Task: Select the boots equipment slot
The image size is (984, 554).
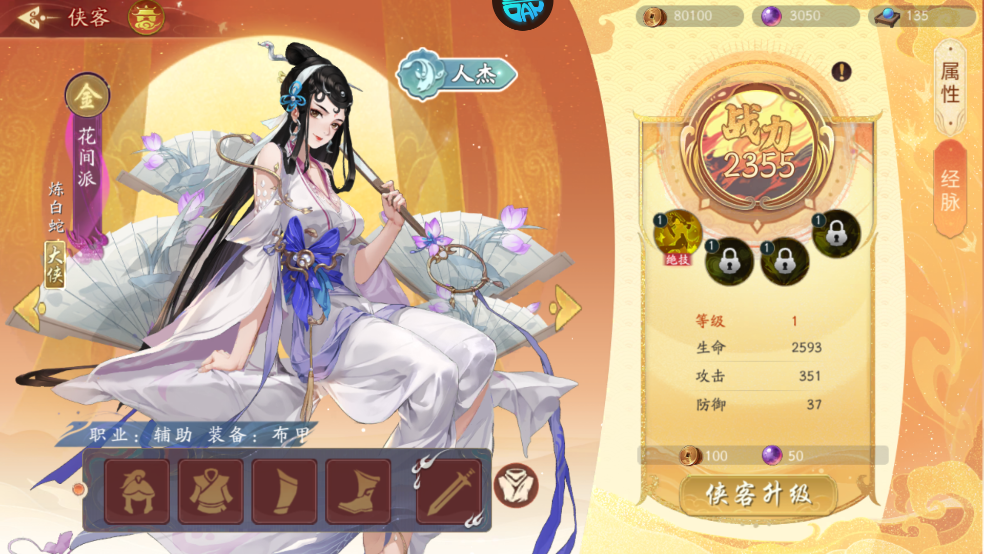Action: [x=358, y=491]
